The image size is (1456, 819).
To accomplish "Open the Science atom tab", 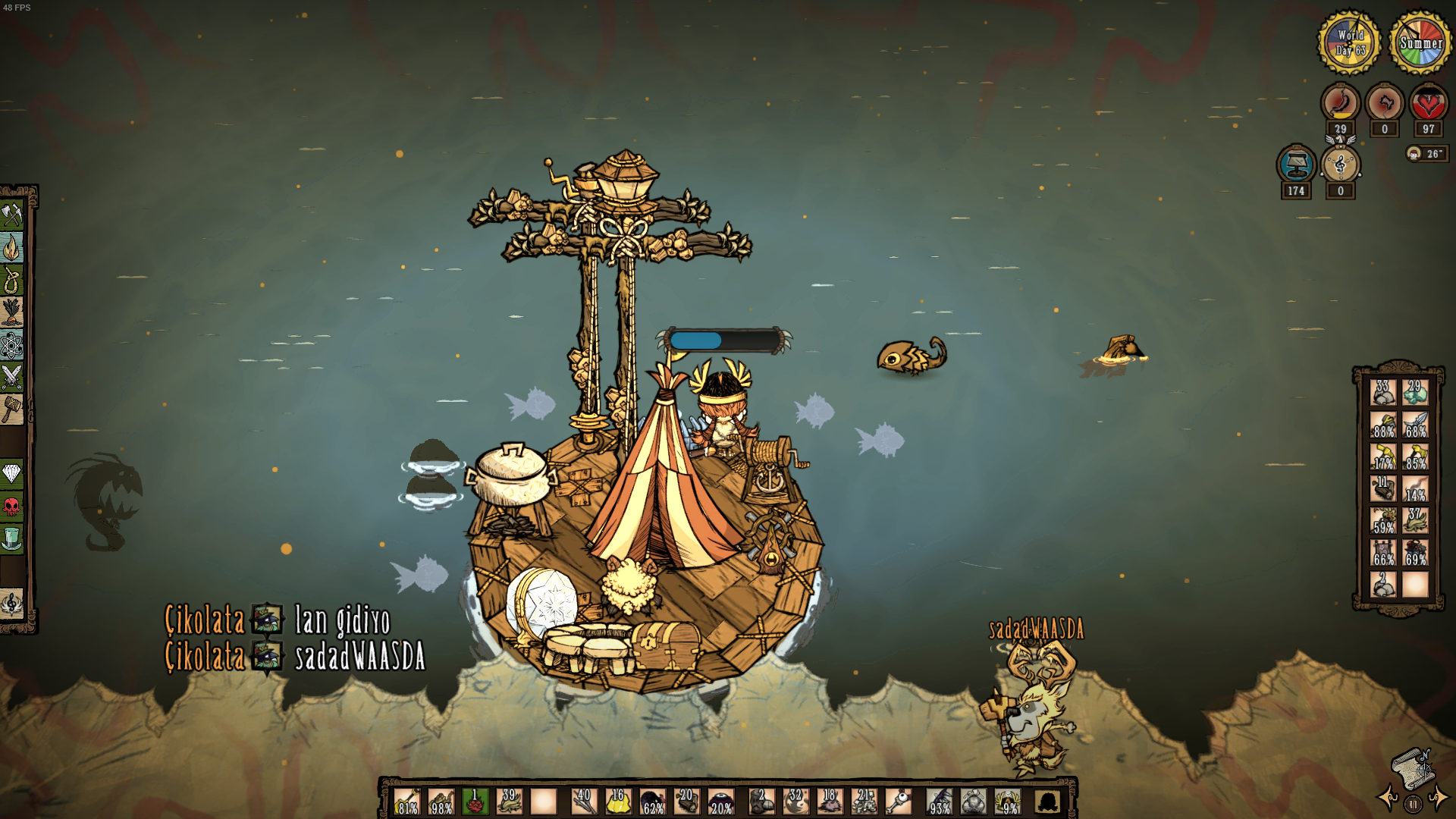I will [12, 345].
